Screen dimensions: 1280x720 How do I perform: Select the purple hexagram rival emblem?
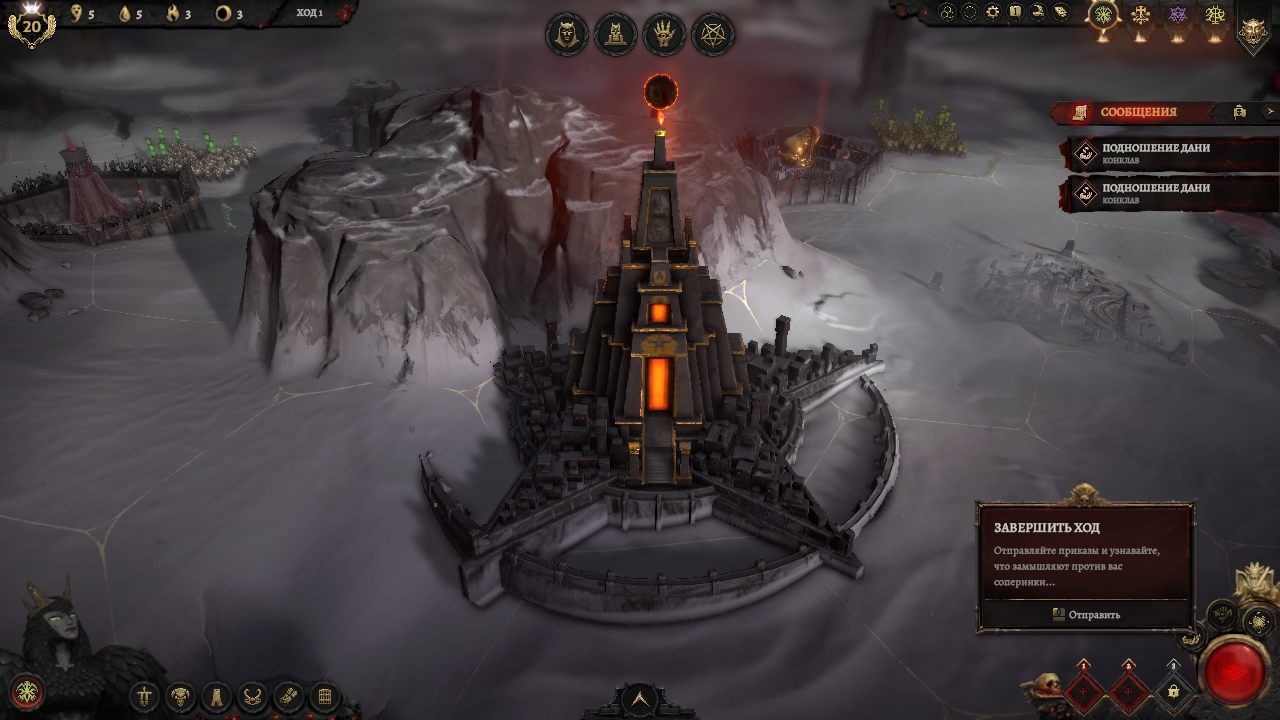click(x=1178, y=15)
